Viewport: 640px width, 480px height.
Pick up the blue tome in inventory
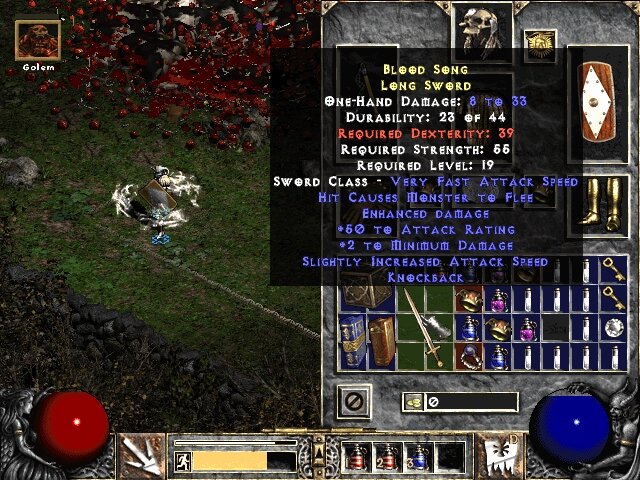click(353, 340)
